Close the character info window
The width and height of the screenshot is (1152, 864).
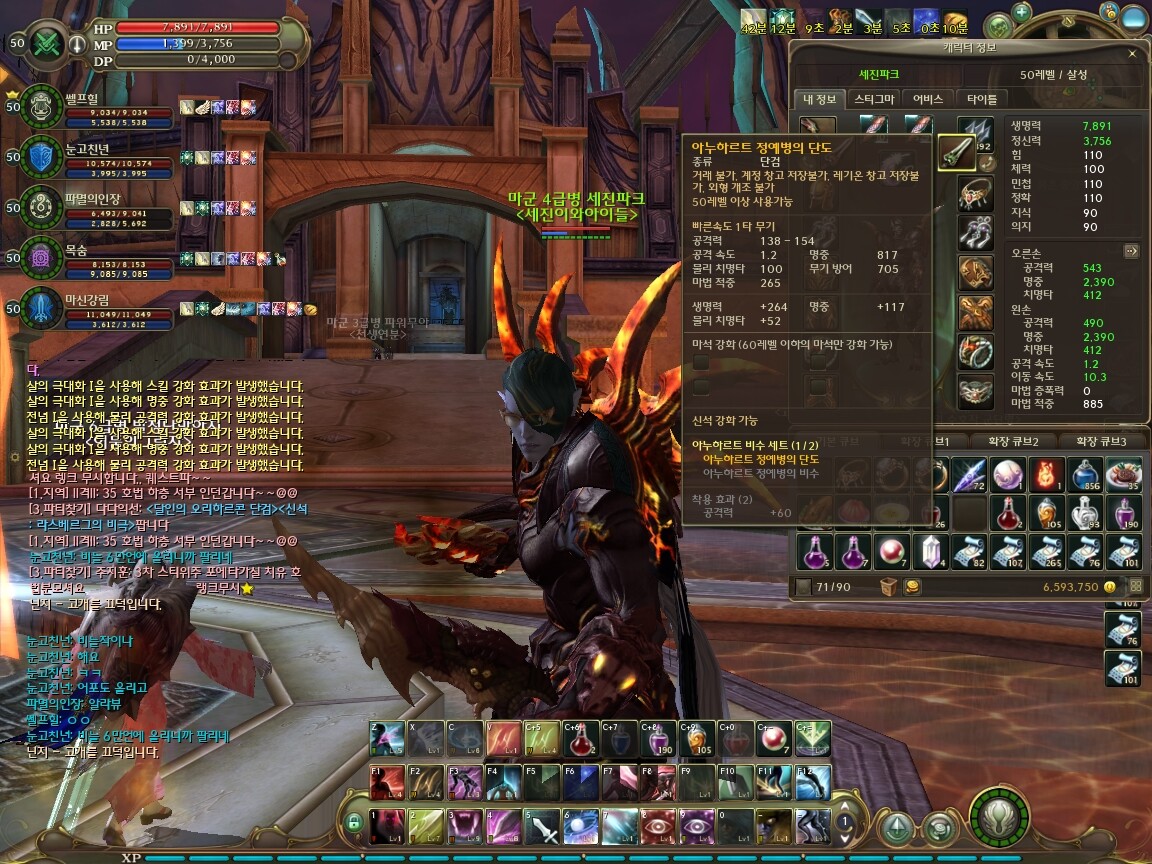coord(1132,53)
